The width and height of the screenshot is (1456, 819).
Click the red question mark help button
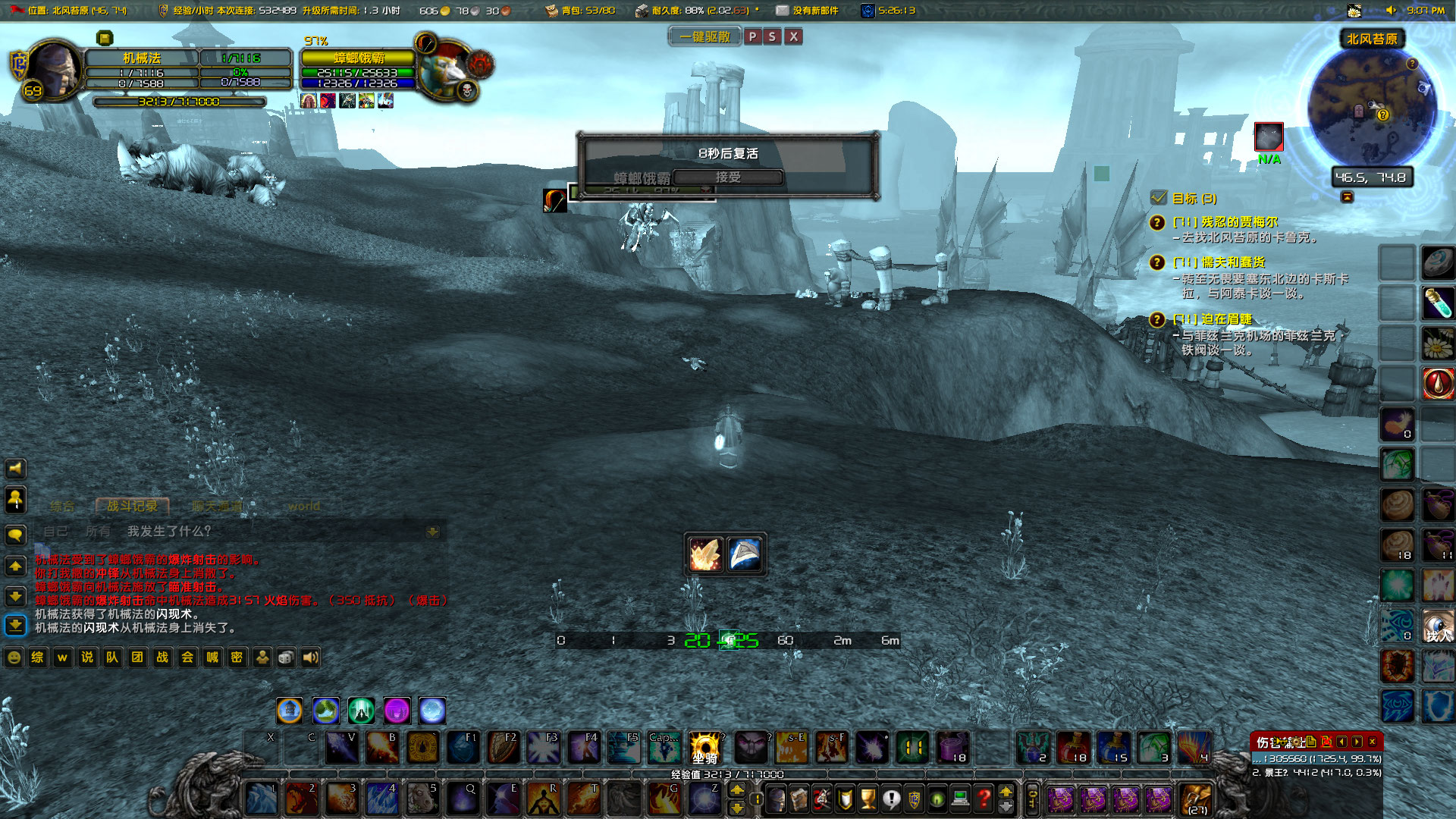pyautogui.click(x=984, y=798)
